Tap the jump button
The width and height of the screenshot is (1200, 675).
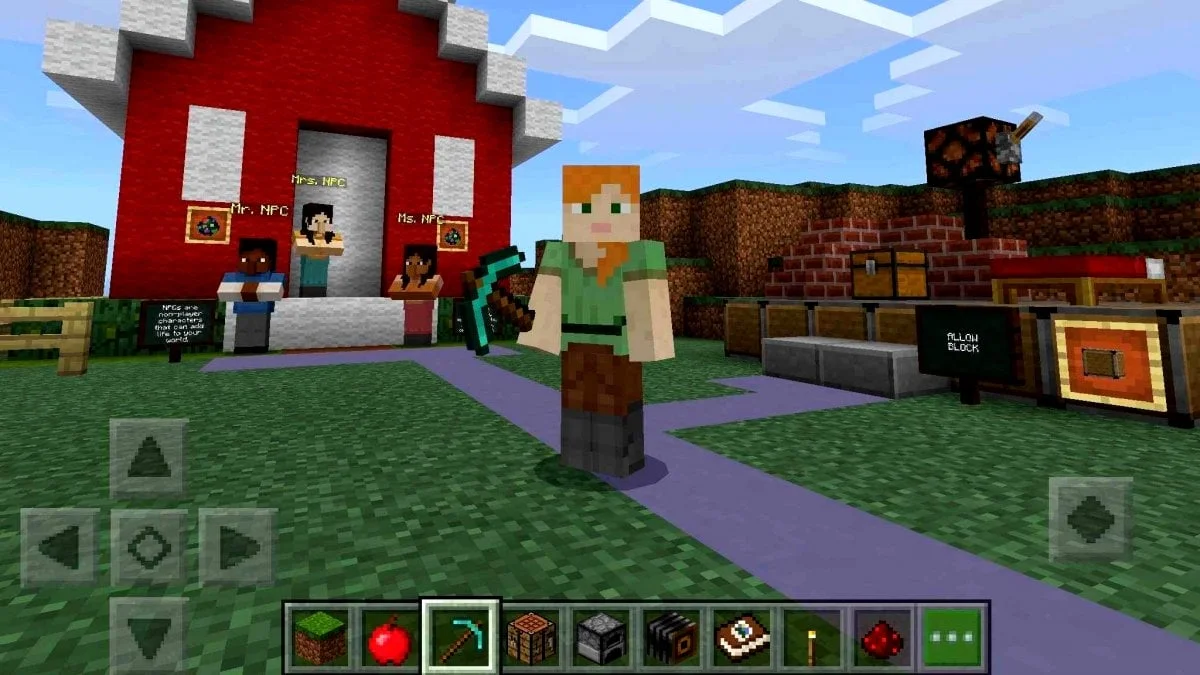pyautogui.click(x=1090, y=518)
